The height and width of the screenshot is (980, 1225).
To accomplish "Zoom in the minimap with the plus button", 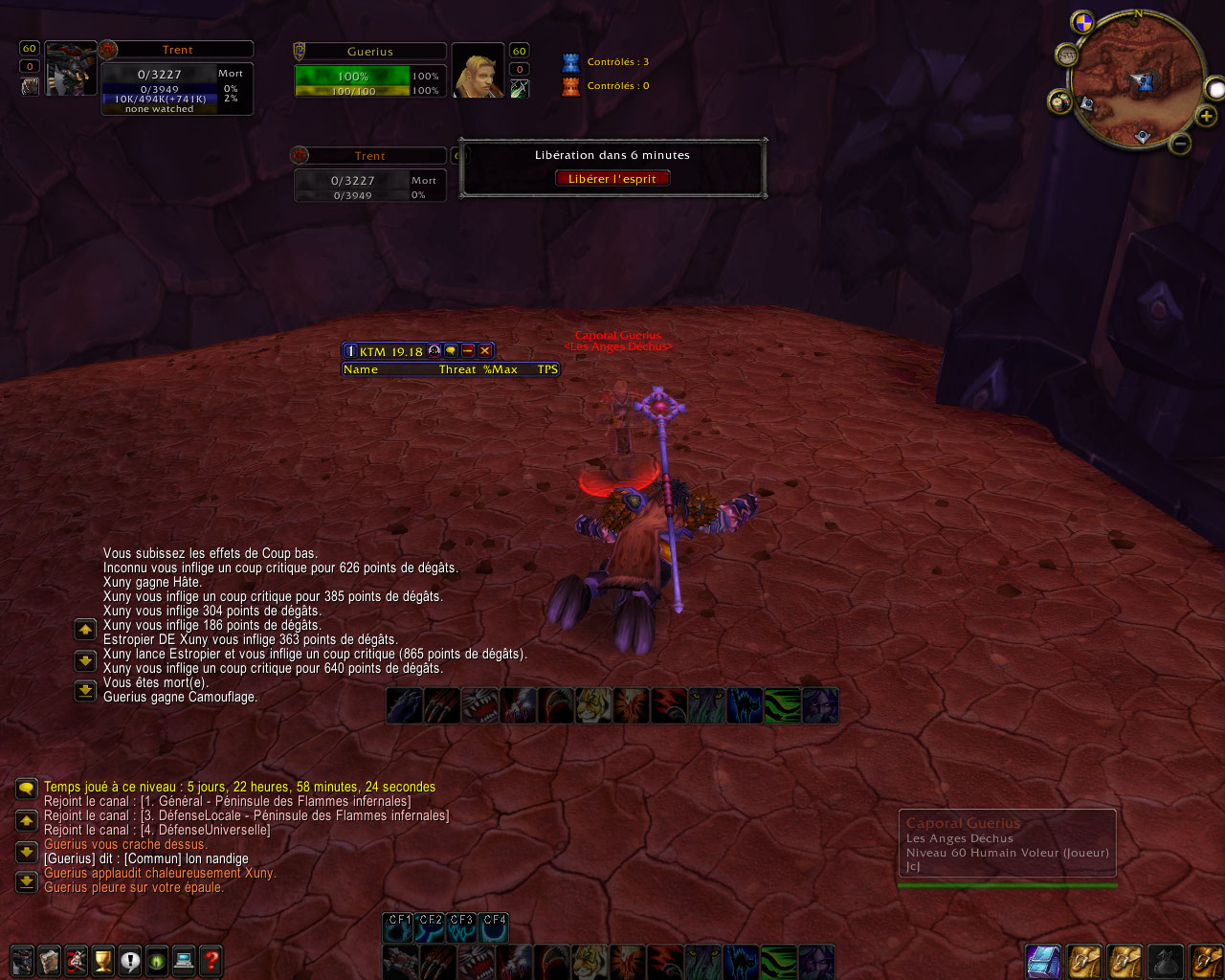I will pos(1206,117).
